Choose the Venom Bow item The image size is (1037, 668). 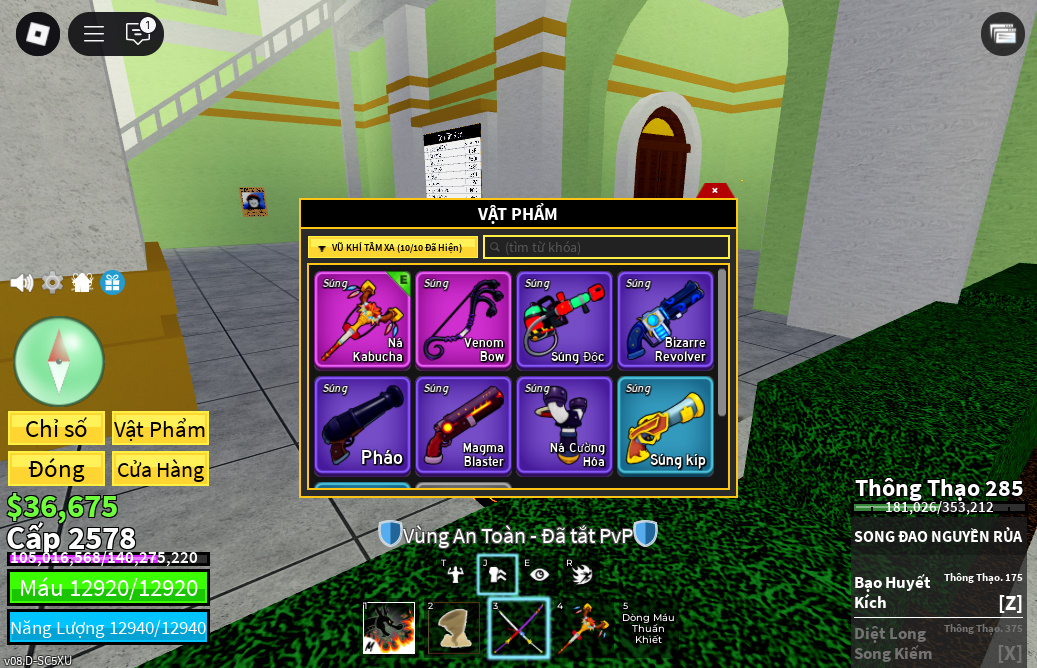(464, 320)
